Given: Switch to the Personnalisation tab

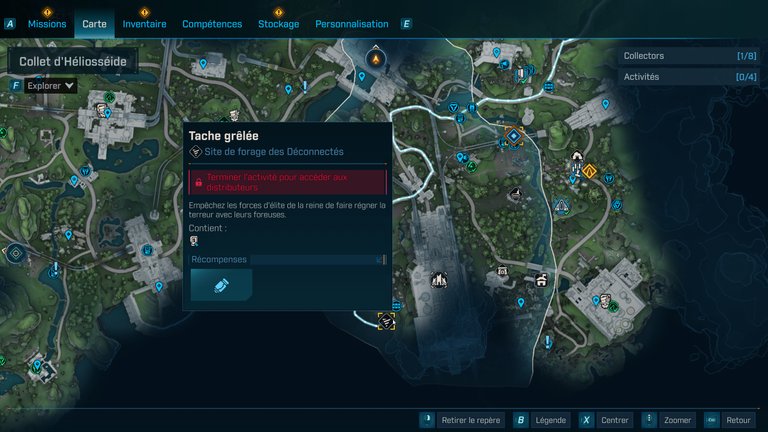Looking at the screenshot, I should (351, 23).
